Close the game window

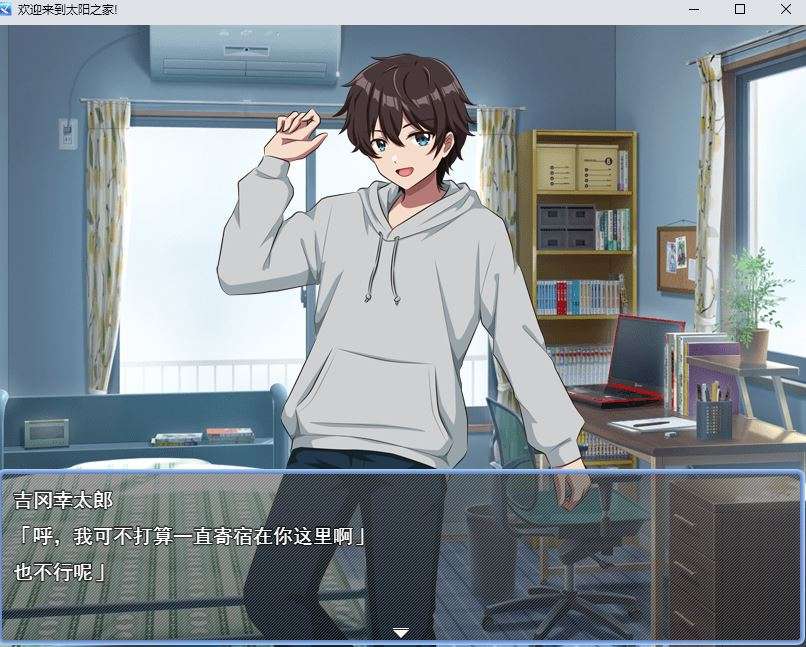[x=784, y=9]
